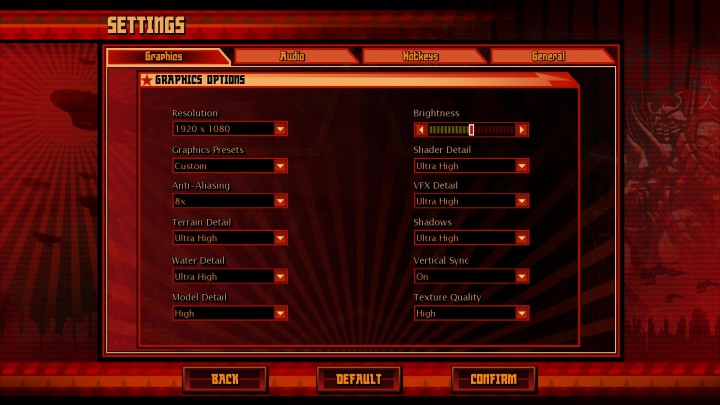
Task: Switch to the Audio tab
Action: [x=293, y=56]
